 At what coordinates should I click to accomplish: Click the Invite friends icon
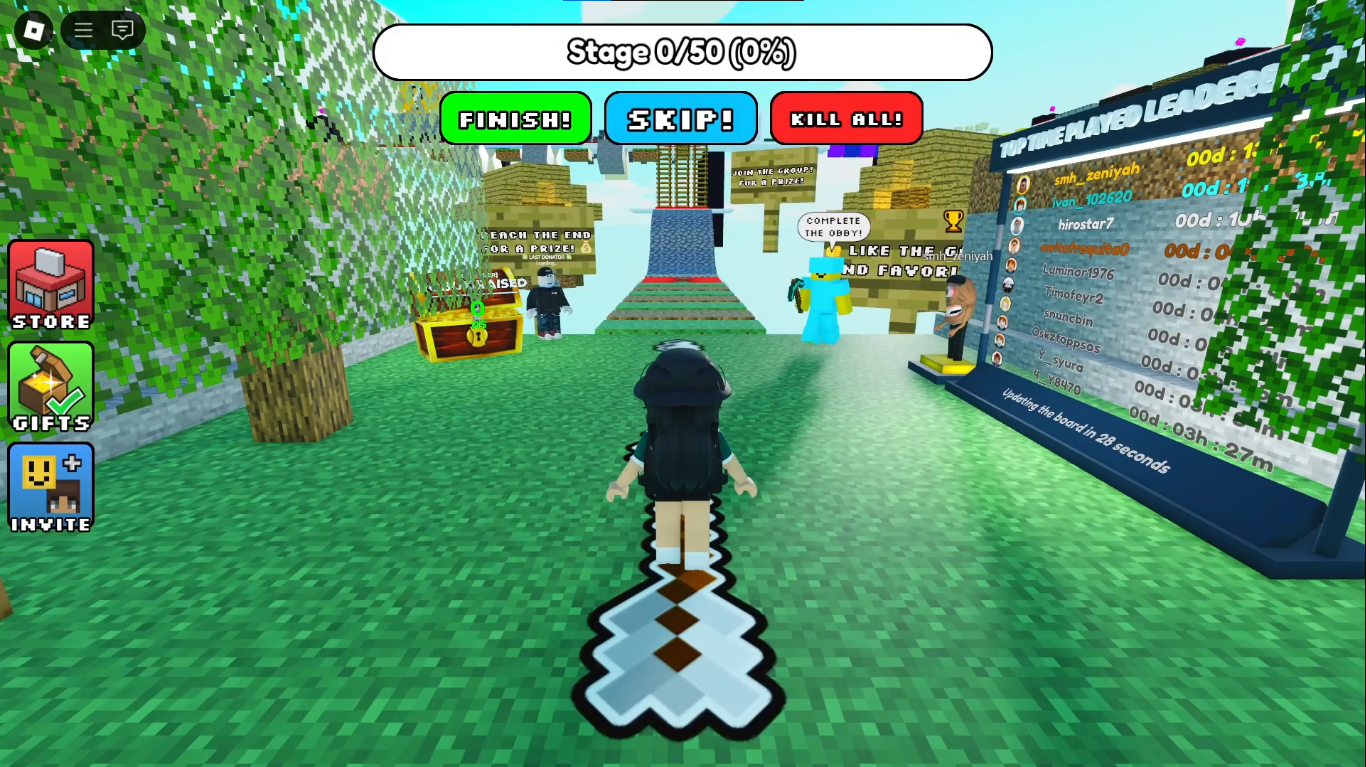click(x=50, y=489)
